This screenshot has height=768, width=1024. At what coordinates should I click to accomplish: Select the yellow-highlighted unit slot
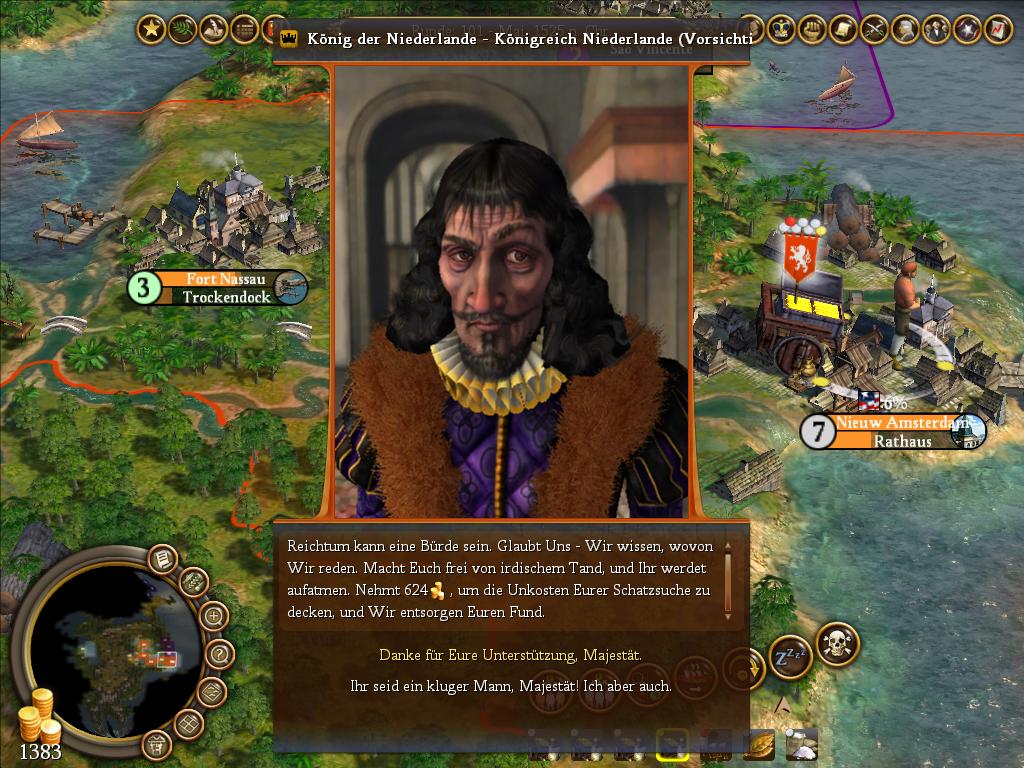tap(671, 745)
